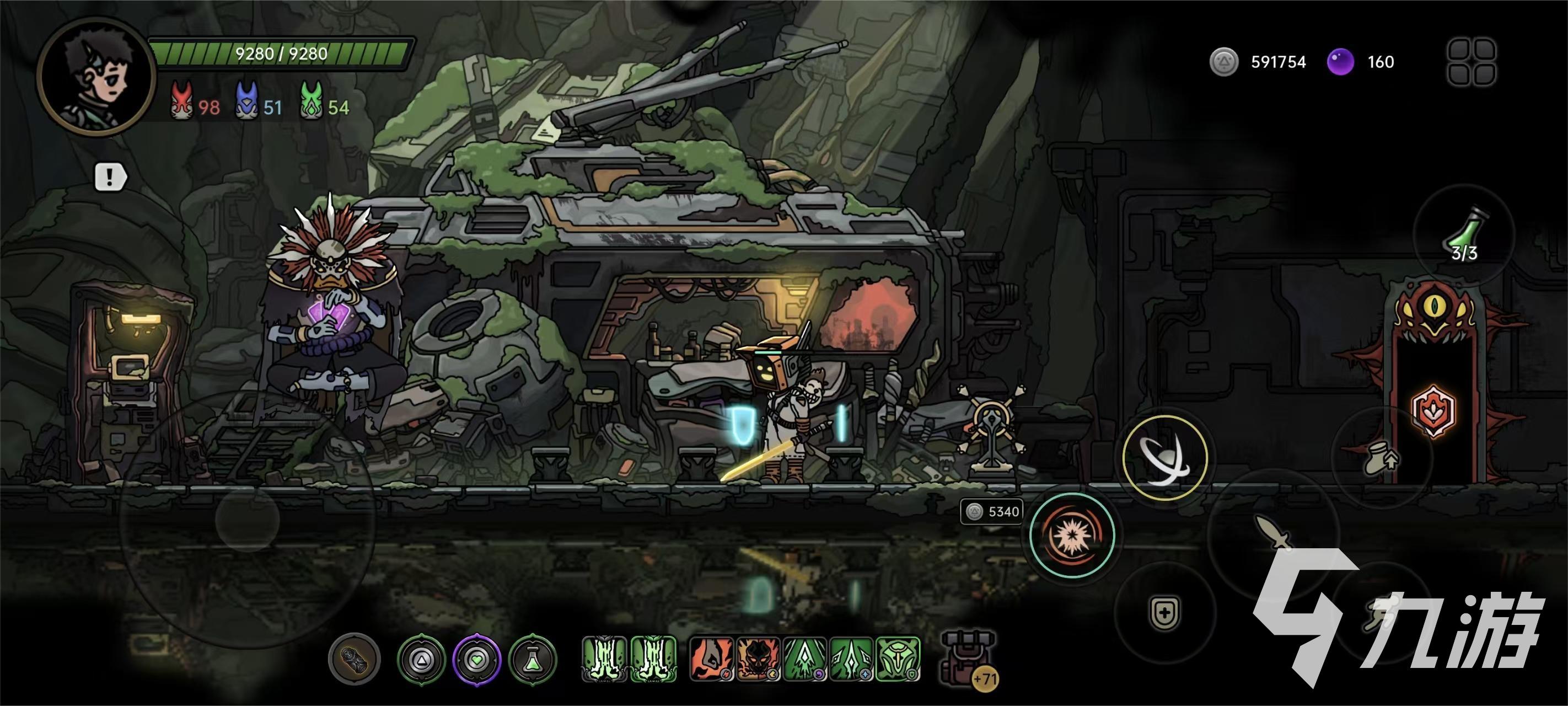Select the red fist skill card
This screenshot has width=1568, height=706.
(x=711, y=659)
